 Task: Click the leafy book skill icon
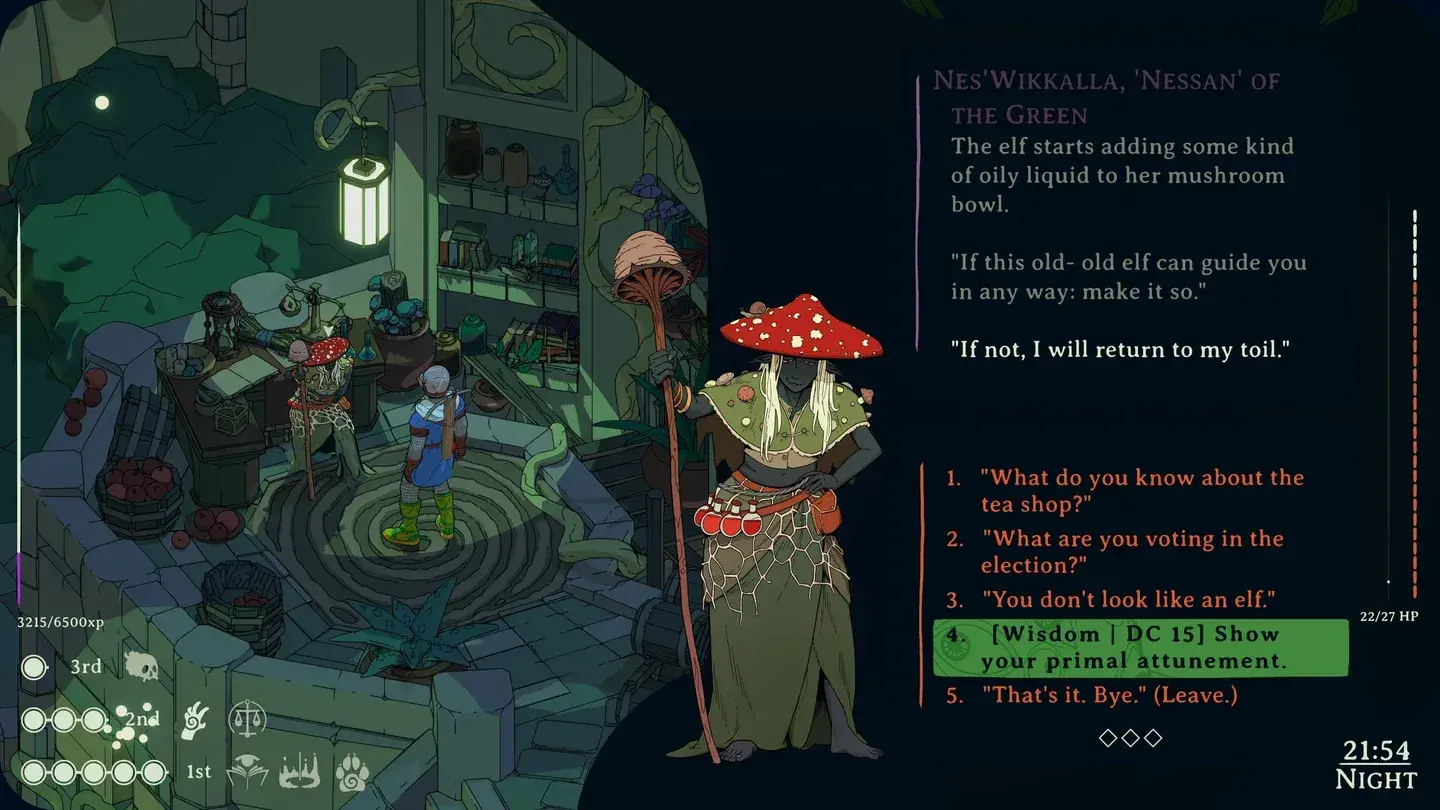(246, 771)
